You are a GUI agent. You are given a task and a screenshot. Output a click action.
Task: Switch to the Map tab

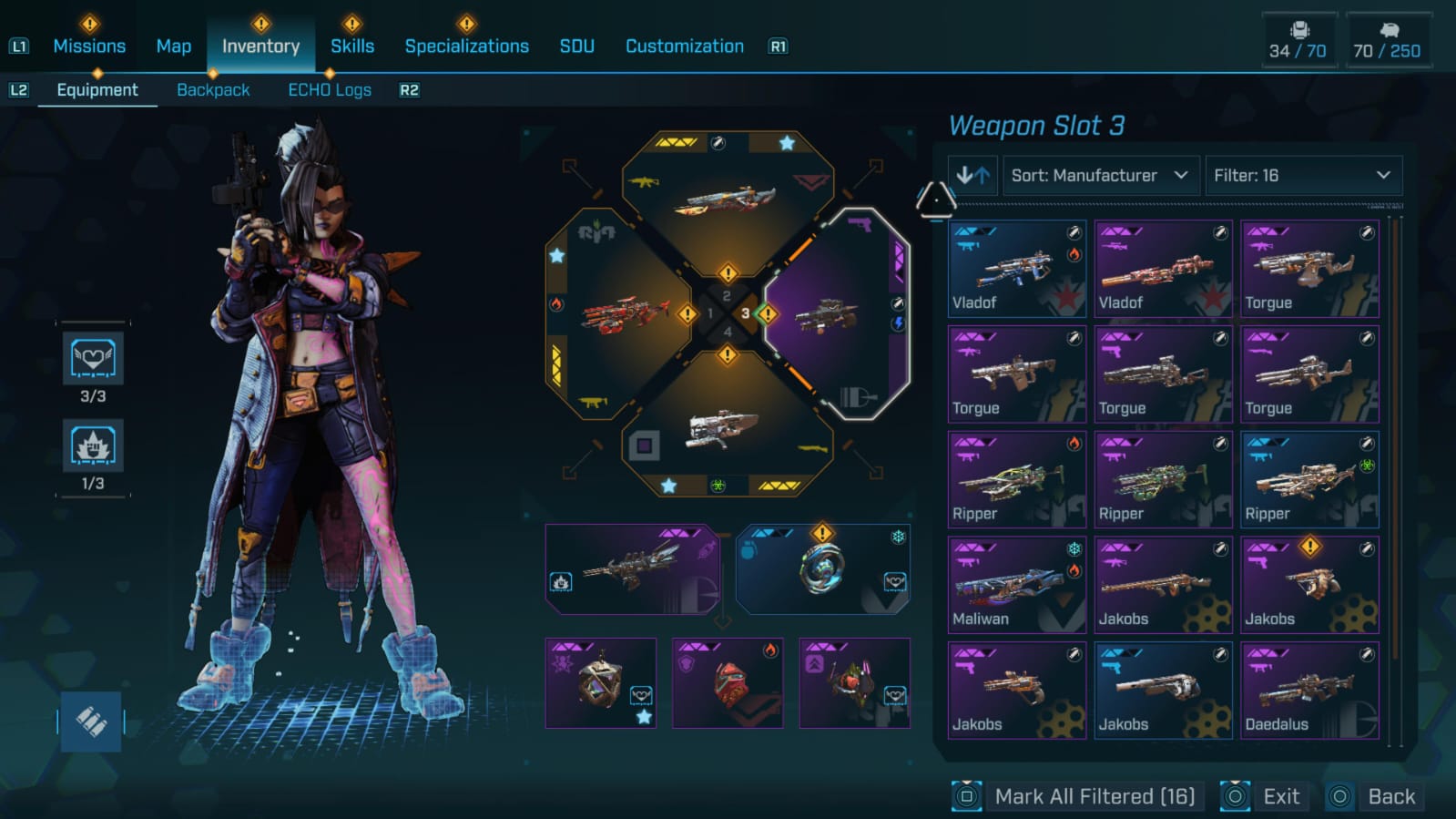coord(173,46)
